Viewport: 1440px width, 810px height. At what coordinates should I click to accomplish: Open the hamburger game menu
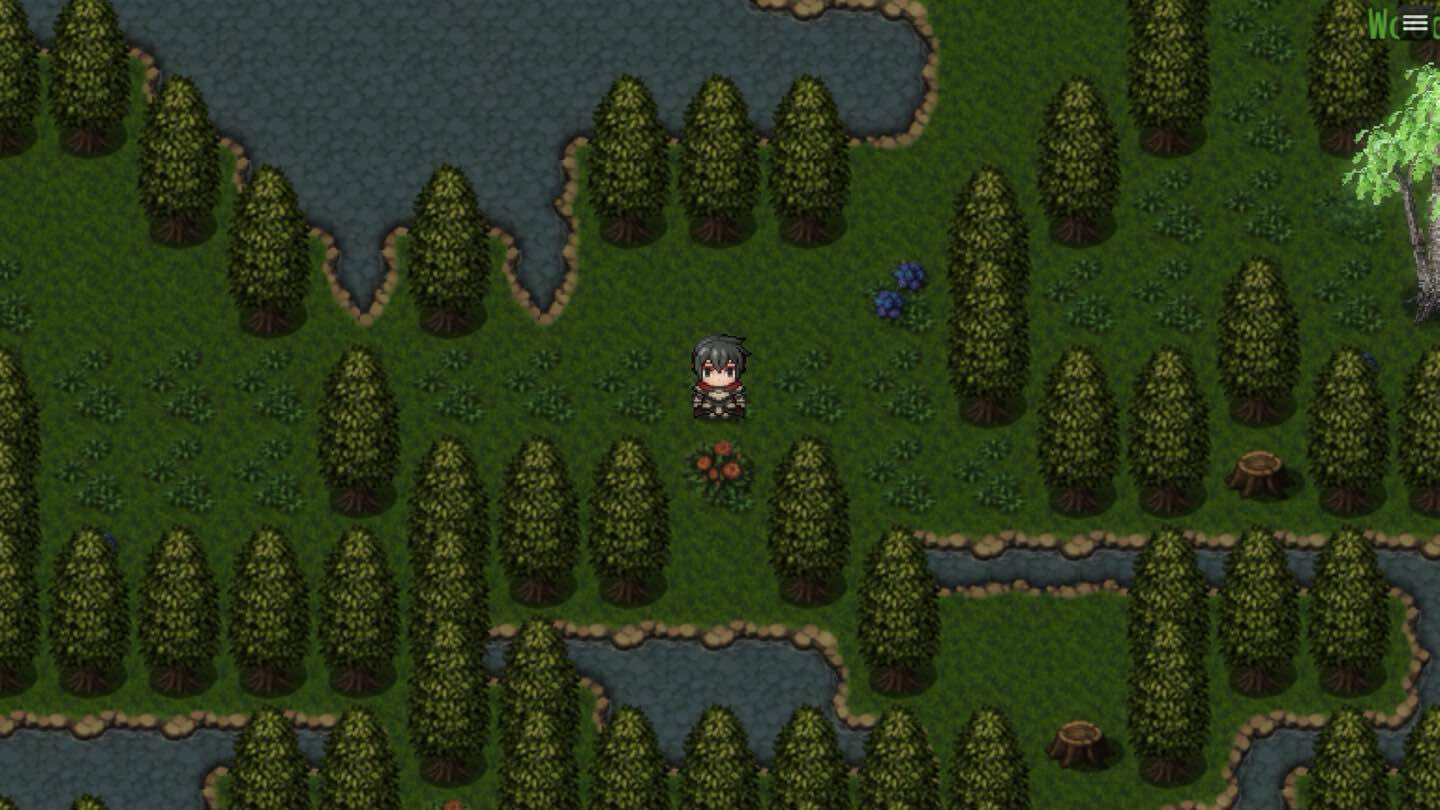(1416, 22)
